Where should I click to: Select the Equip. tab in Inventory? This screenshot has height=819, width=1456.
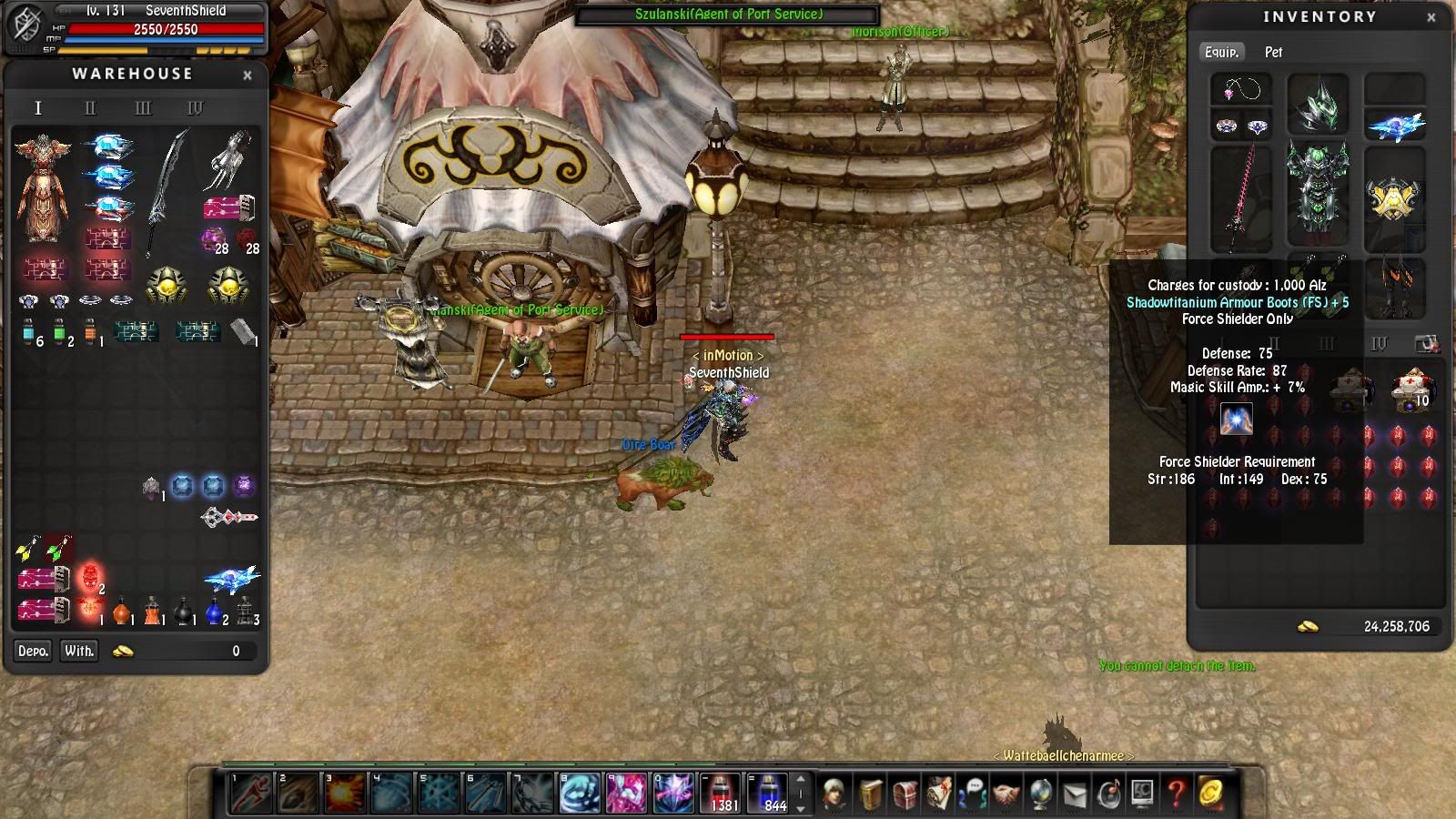(x=1221, y=52)
